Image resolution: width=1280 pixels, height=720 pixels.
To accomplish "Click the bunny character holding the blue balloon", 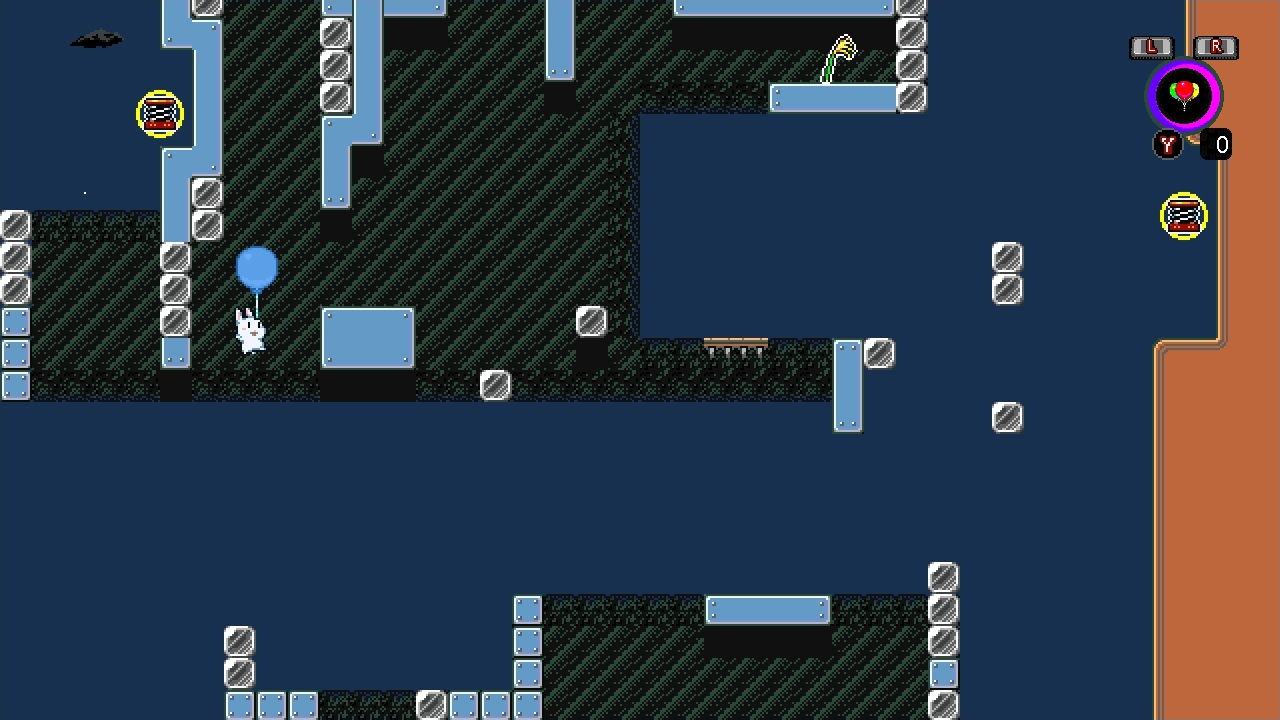I will pos(248,333).
